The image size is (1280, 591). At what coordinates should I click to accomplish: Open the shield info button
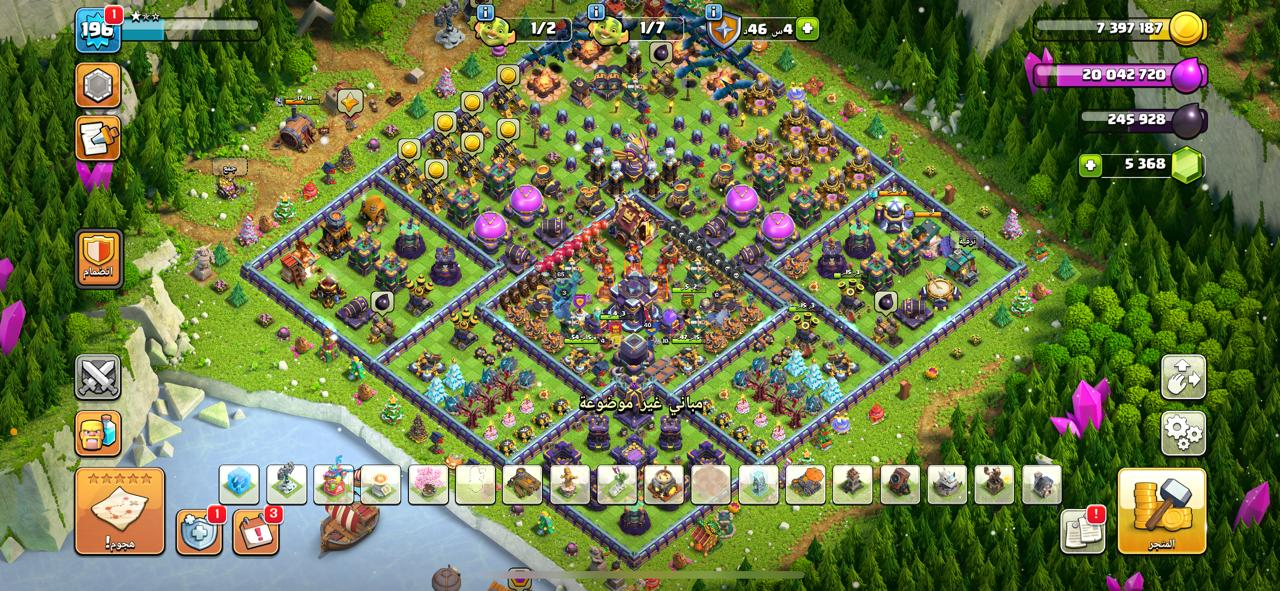point(714,13)
